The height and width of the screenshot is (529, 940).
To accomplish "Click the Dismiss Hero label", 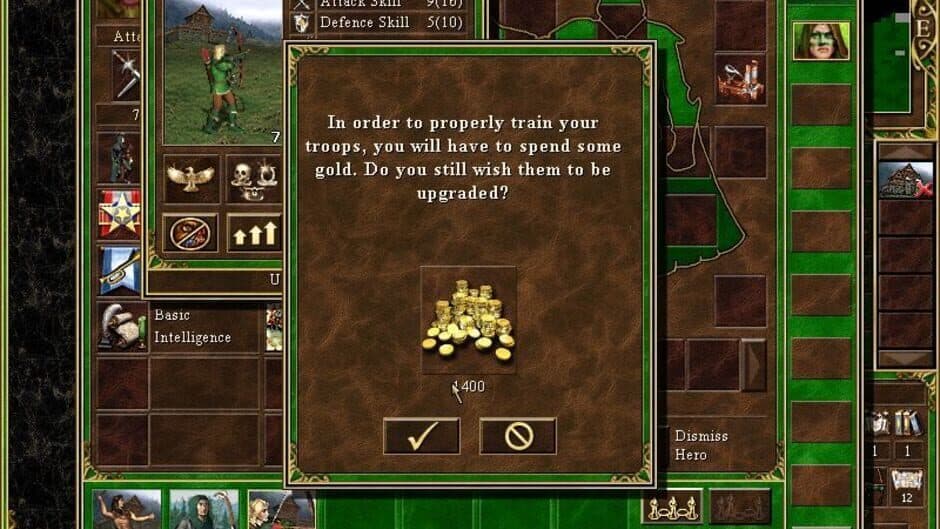I will [700, 445].
